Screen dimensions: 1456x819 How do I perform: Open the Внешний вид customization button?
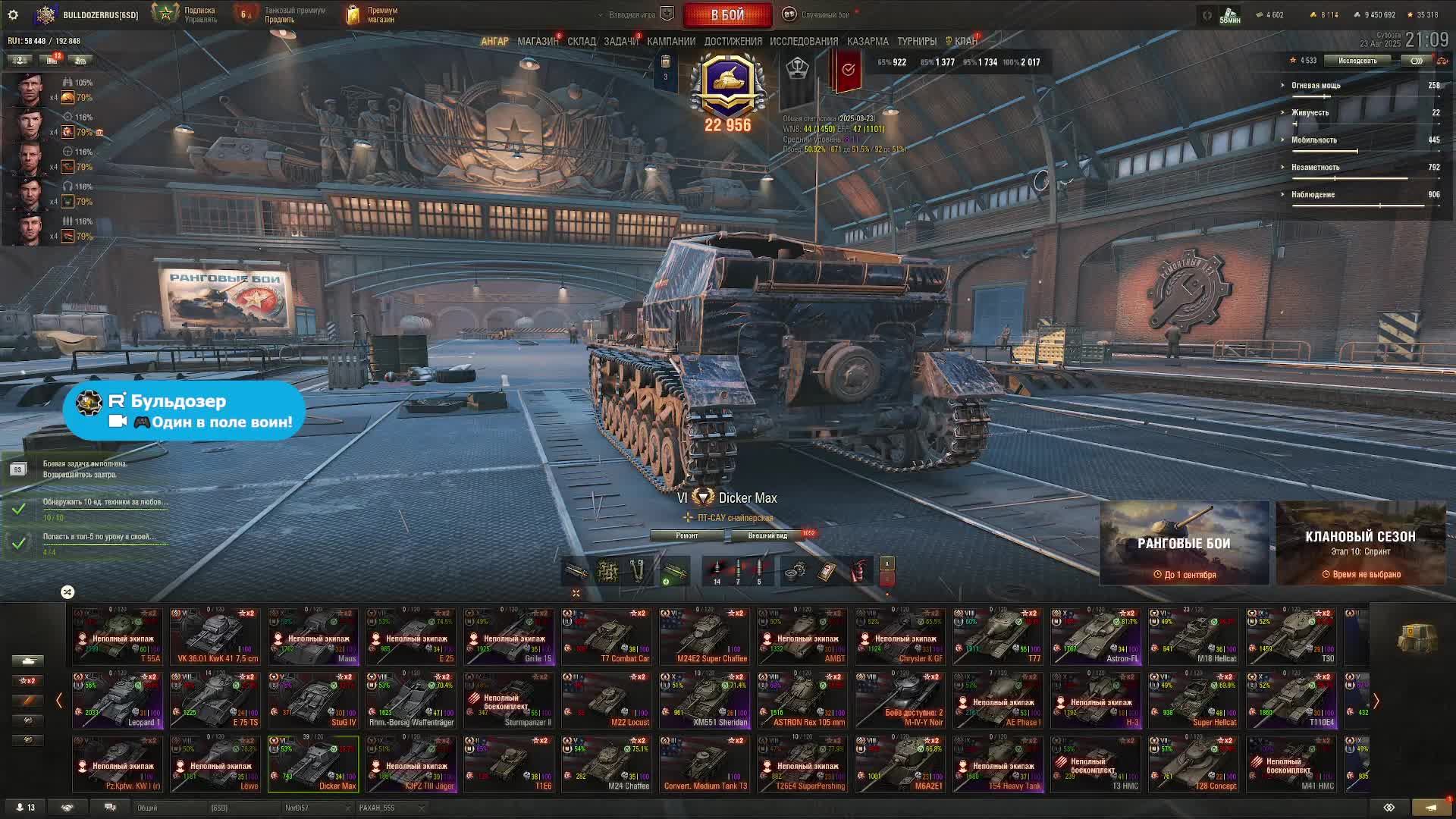pos(767,535)
